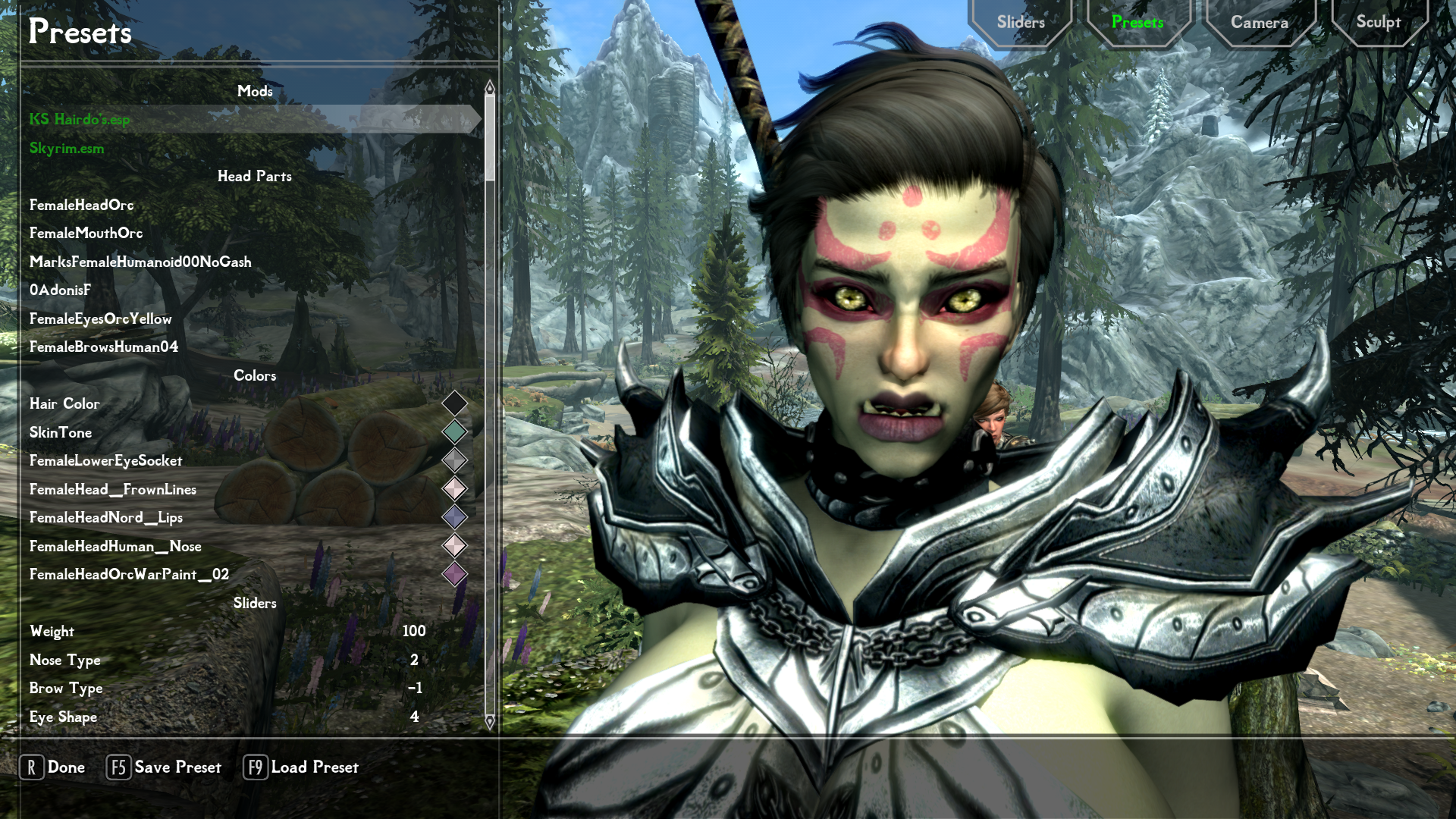Choose the FemaleBrowsHuman04 entry
Screen dimensions: 1456x819
pyautogui.click(x=104, y=347)
